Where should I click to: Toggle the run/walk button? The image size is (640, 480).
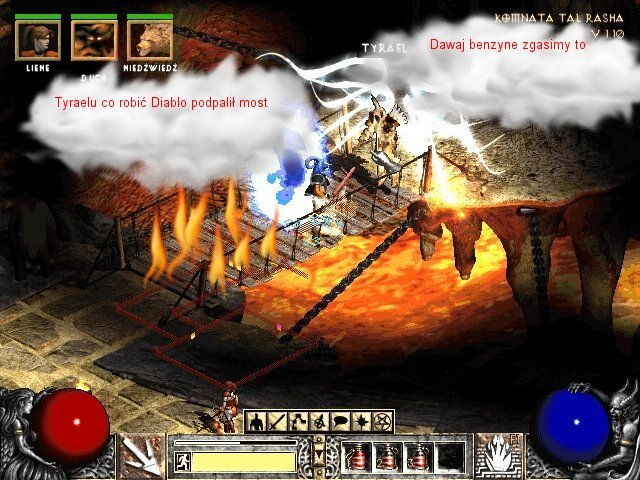point(183,462)
